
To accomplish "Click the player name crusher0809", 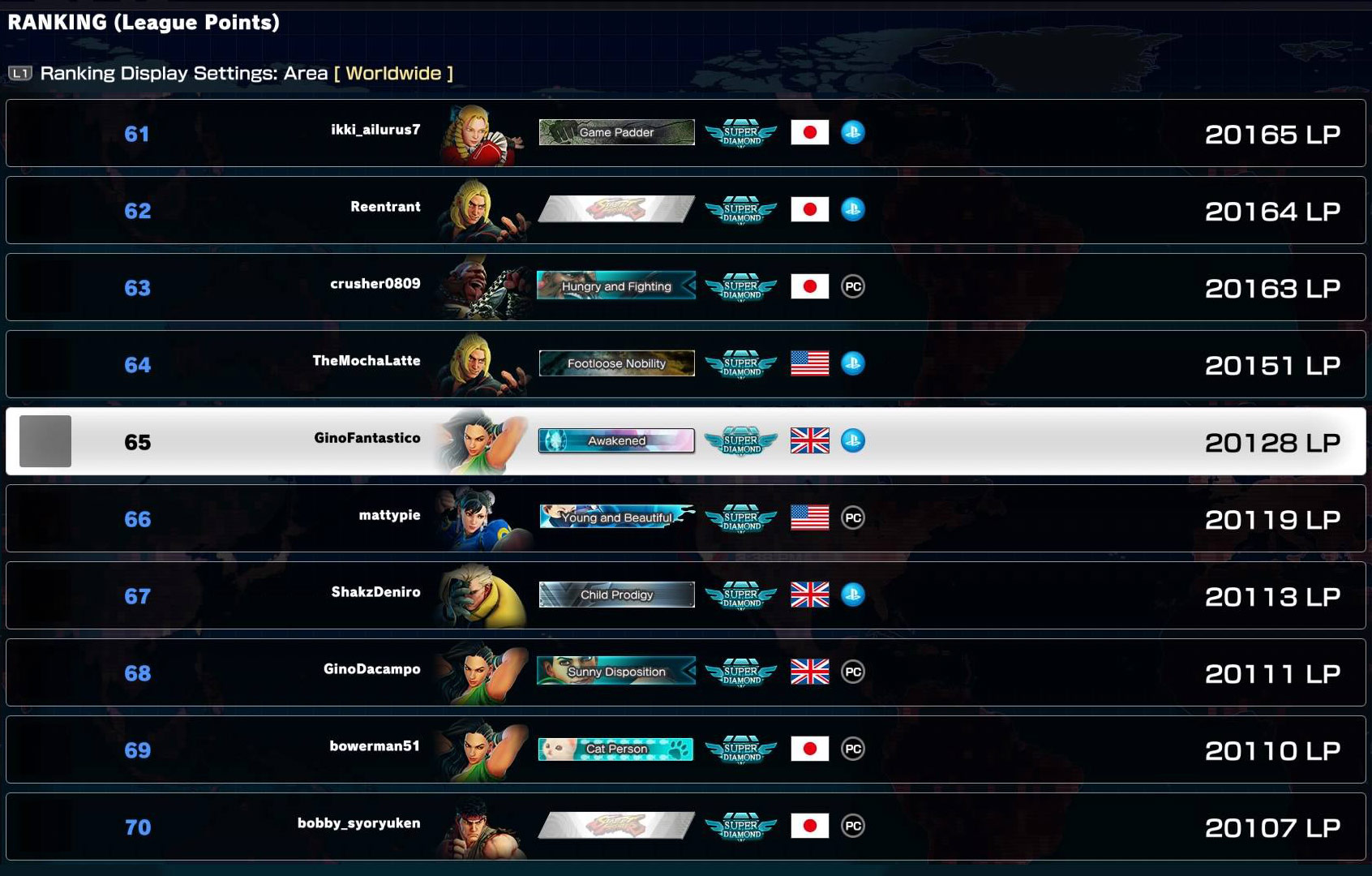I will point(375,285).
